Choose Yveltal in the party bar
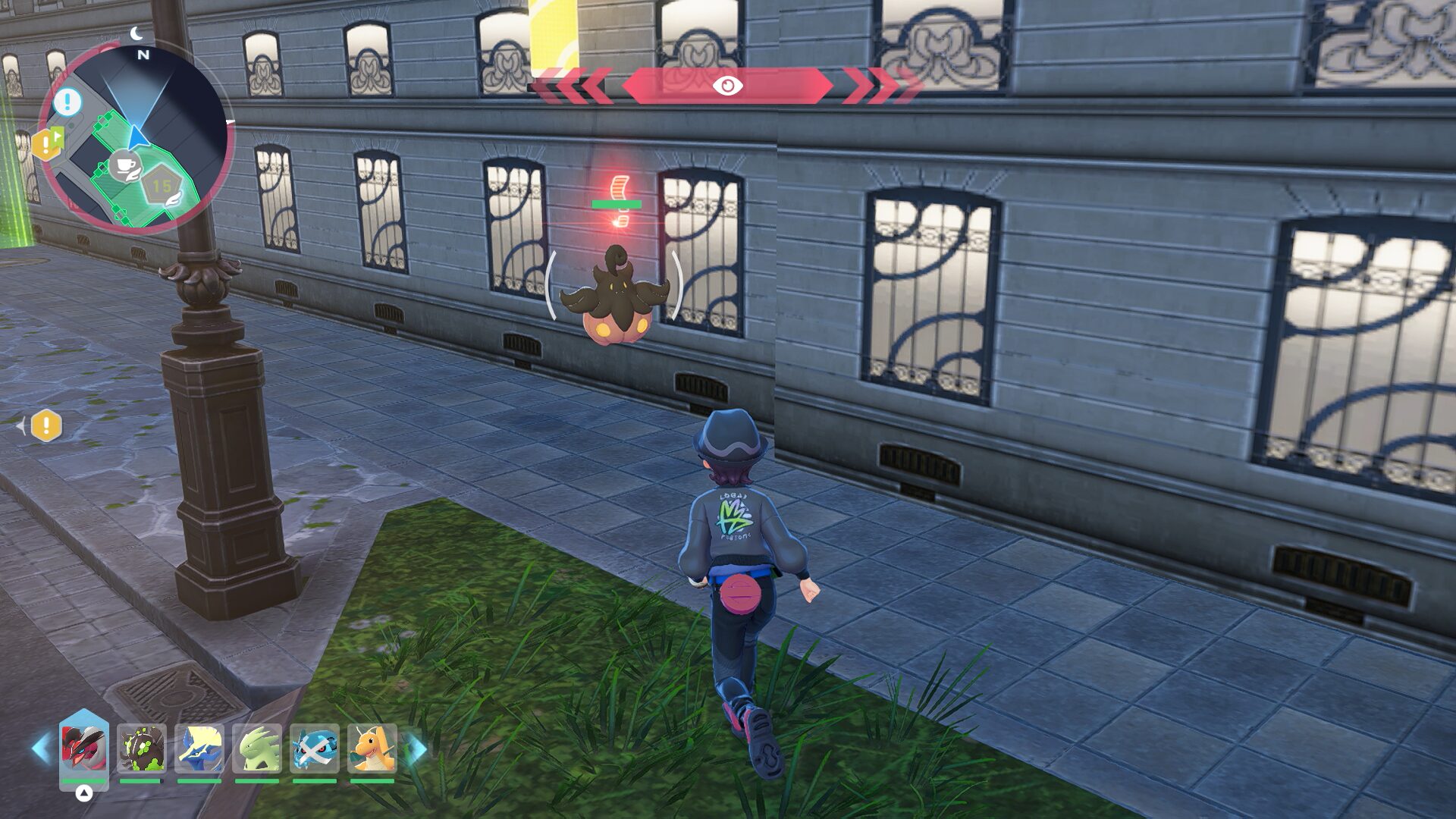1456x819 pixels. pyautogui.click(x=84, y=748)
